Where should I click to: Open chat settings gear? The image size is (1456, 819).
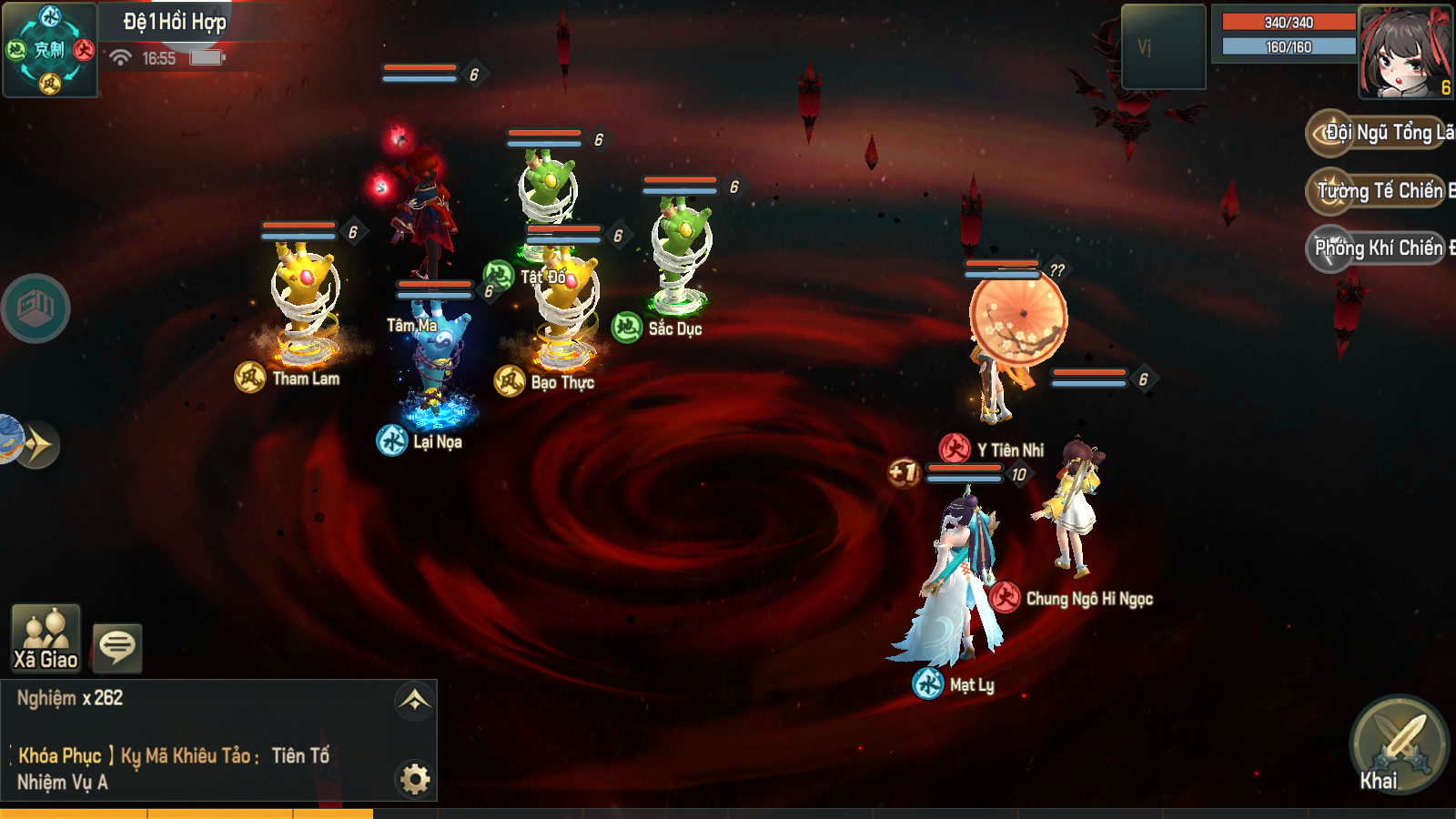pyautogui.click(x=415, y=779)
